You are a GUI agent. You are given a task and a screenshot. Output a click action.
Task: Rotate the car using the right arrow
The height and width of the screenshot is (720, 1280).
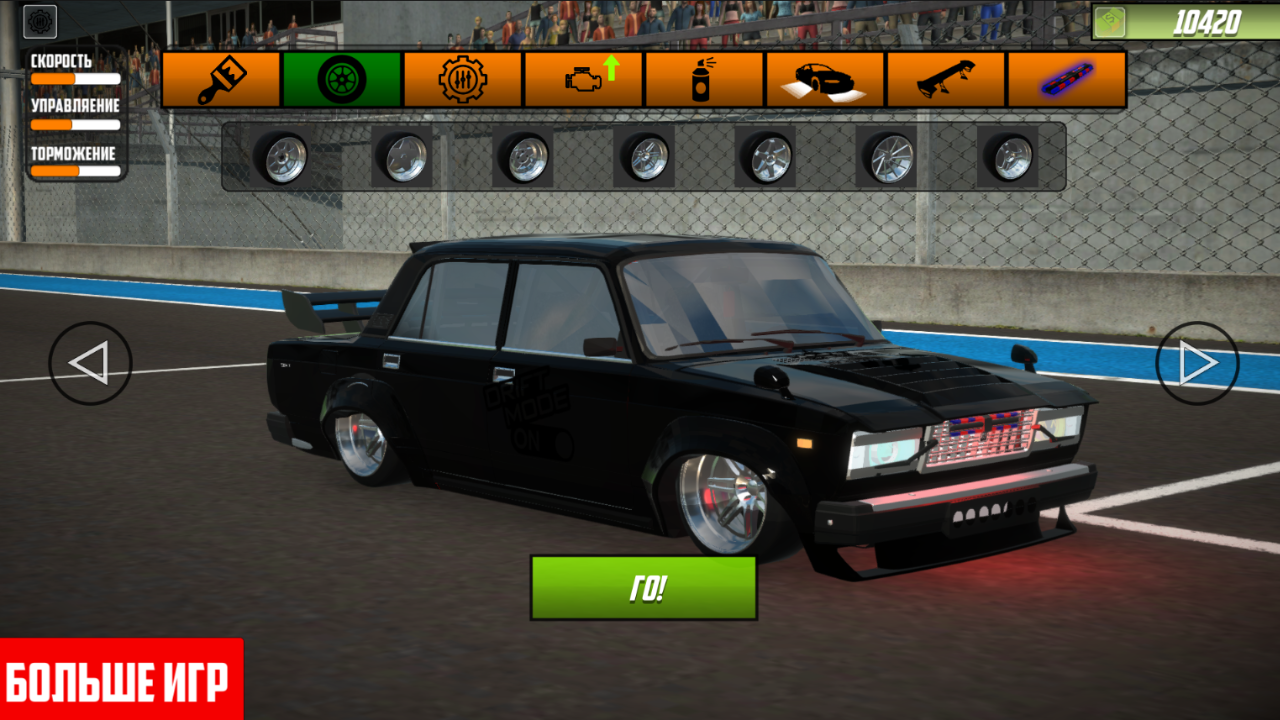coord(1198,362)
